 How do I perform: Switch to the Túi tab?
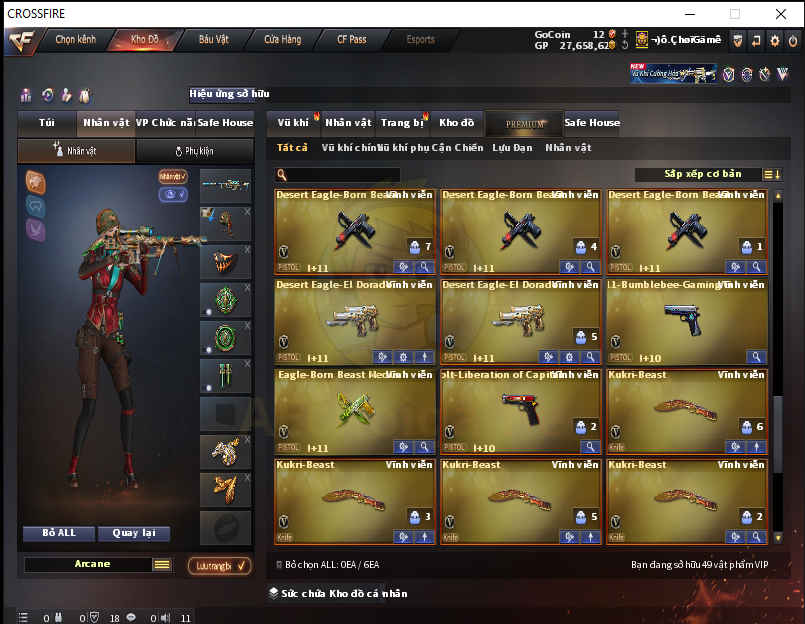(47, 123)
